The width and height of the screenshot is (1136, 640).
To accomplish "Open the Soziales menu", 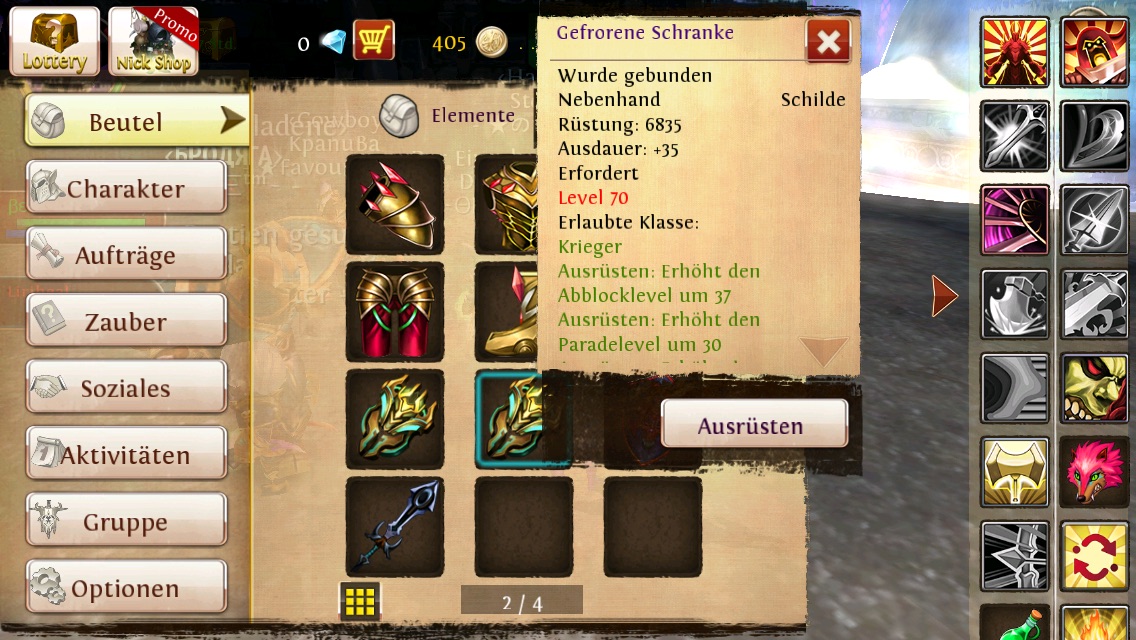I will pyautogui.click(x=126, y=388).
